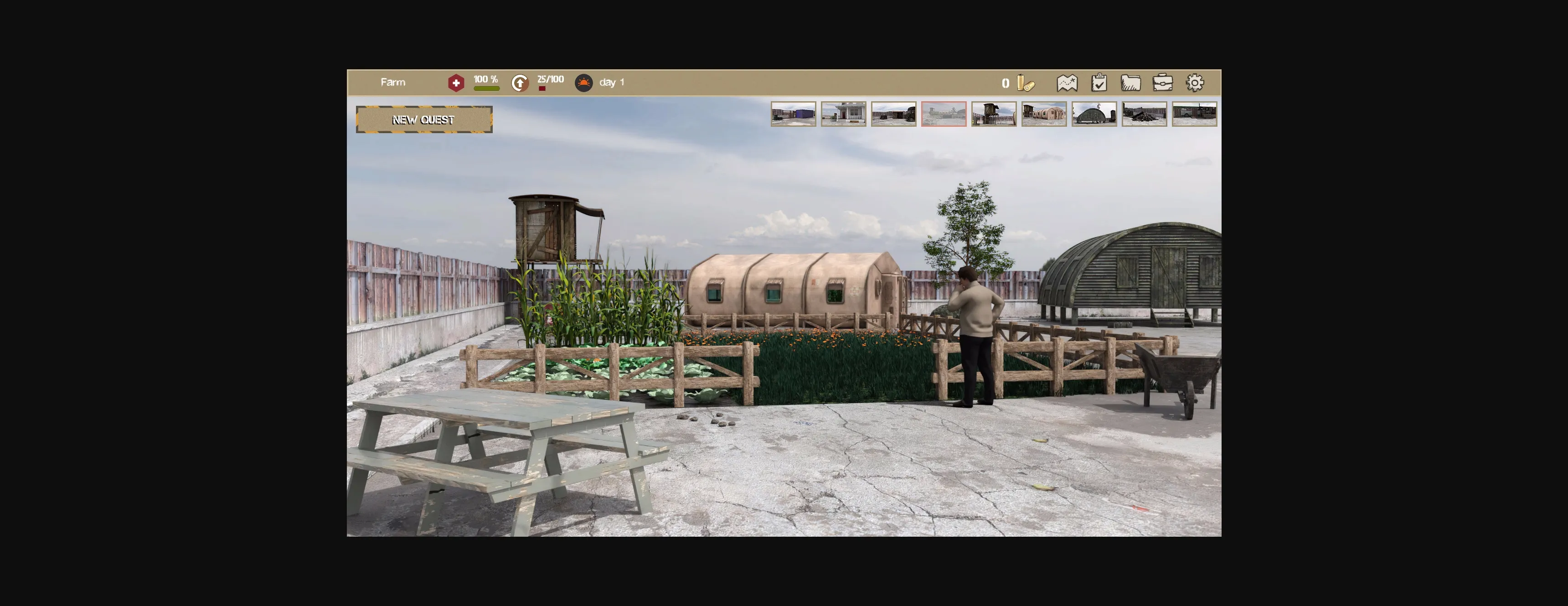
Task: Select the highlighted Farm location tab
Action: 944,114
